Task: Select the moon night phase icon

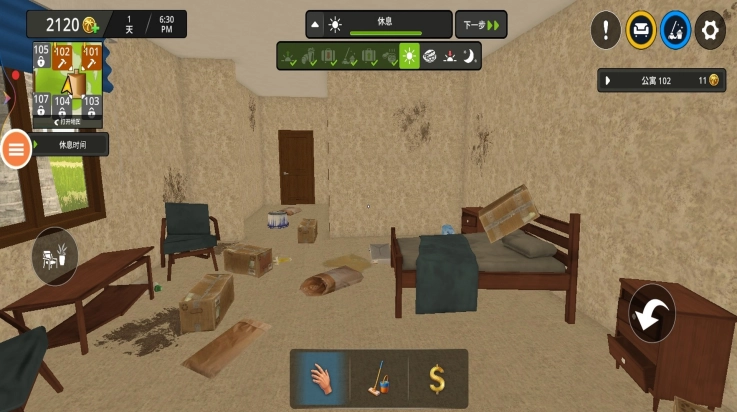Action: tap(468, 57)
